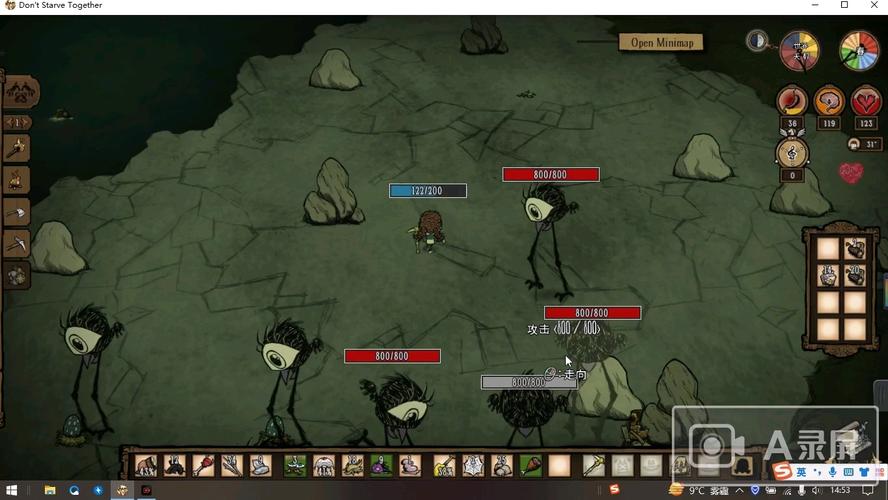
Task: Click the season wheel clock
Action: click(858, 50)
